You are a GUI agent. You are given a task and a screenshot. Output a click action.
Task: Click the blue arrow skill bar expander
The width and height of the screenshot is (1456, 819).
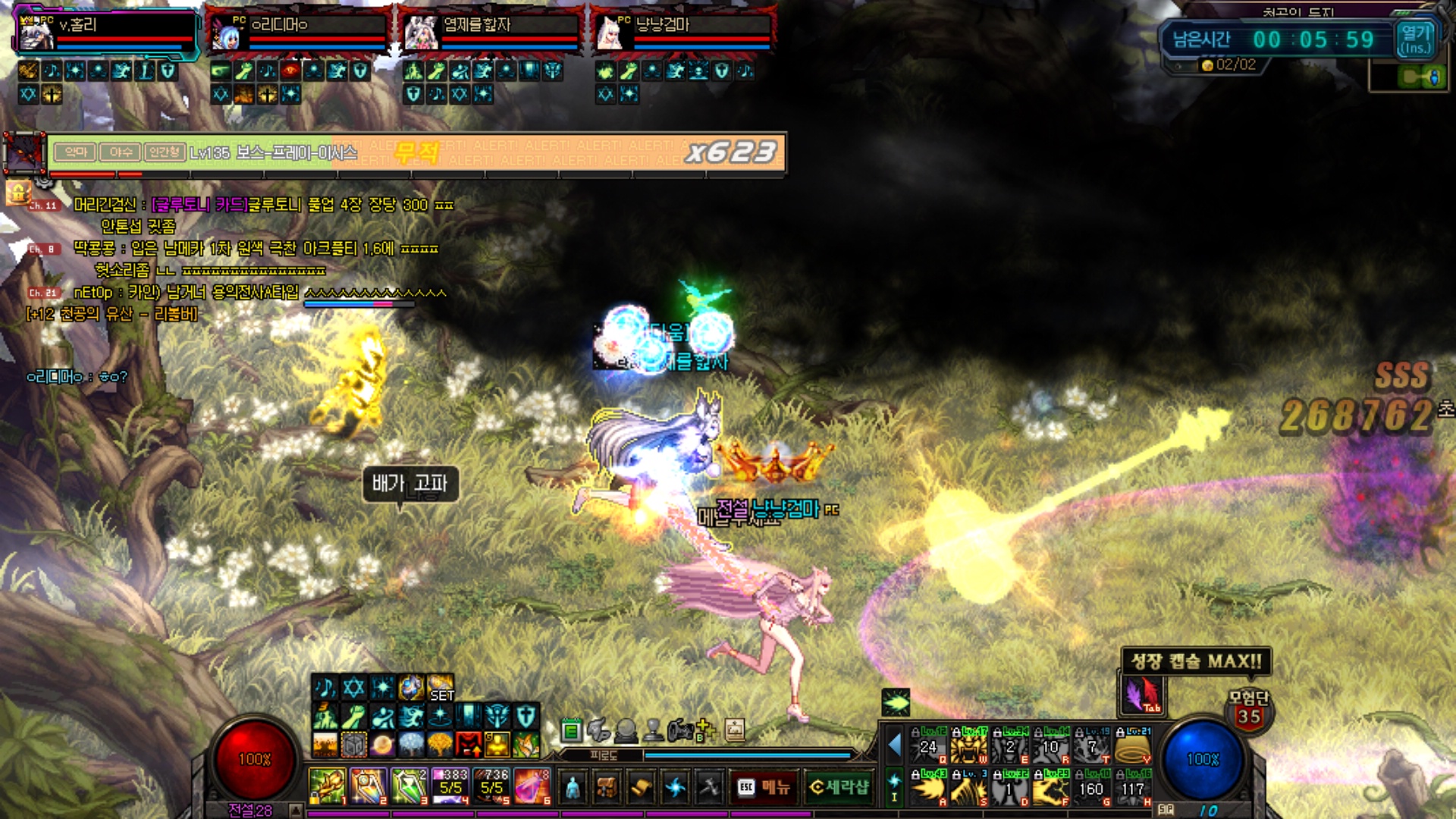pyautogui.click(x=895, y=745)
